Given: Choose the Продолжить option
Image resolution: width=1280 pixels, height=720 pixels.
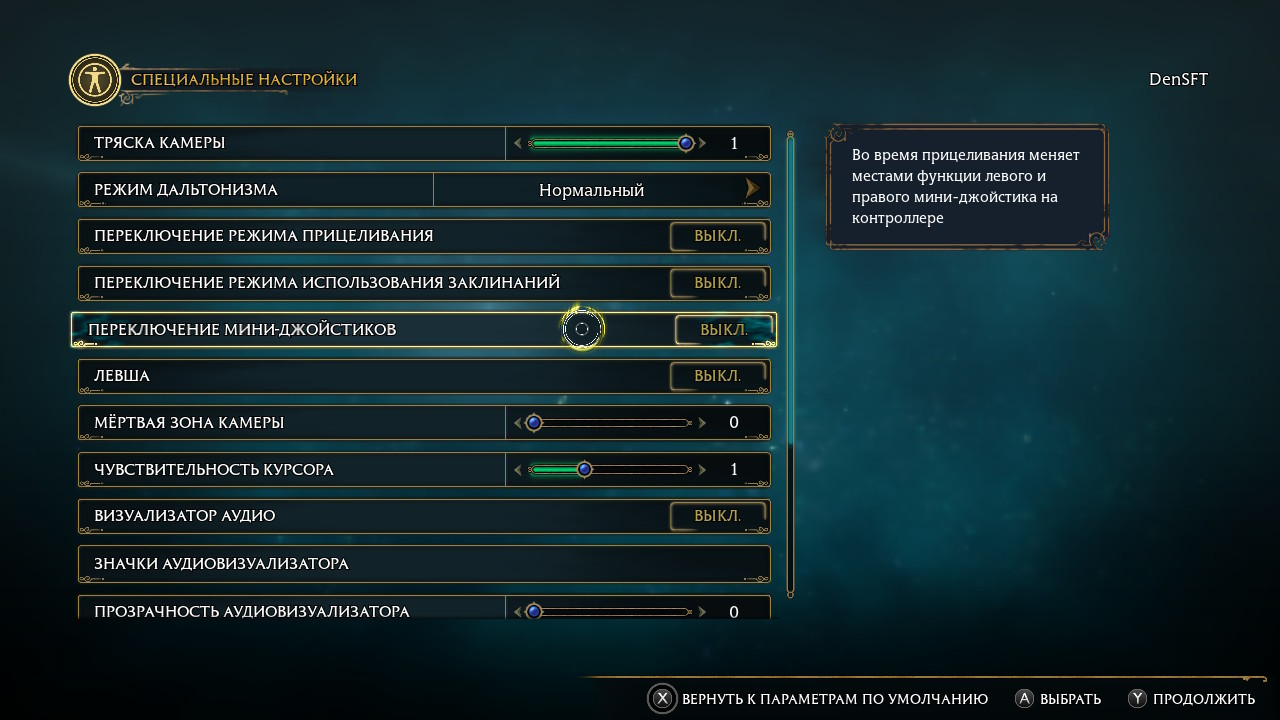Looking at the screenshot, I should click(1191, 699).
